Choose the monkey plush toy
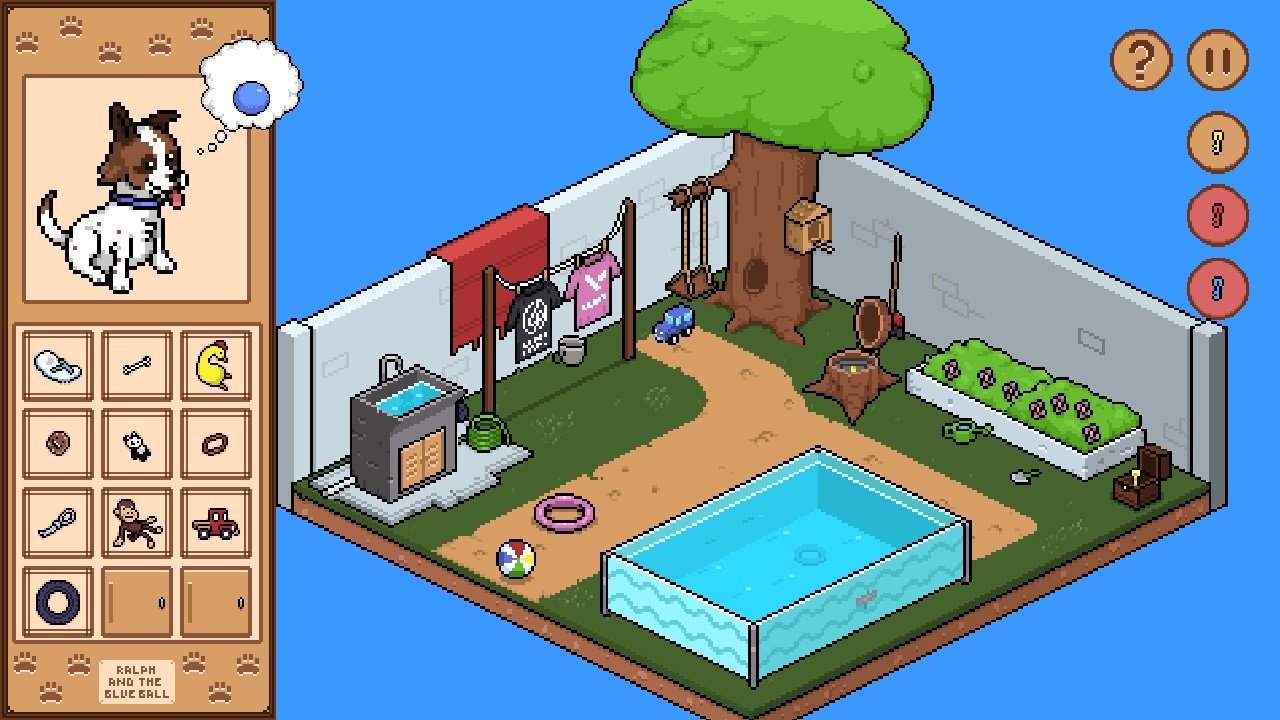1280x720 pixels. tap(134, 521)
